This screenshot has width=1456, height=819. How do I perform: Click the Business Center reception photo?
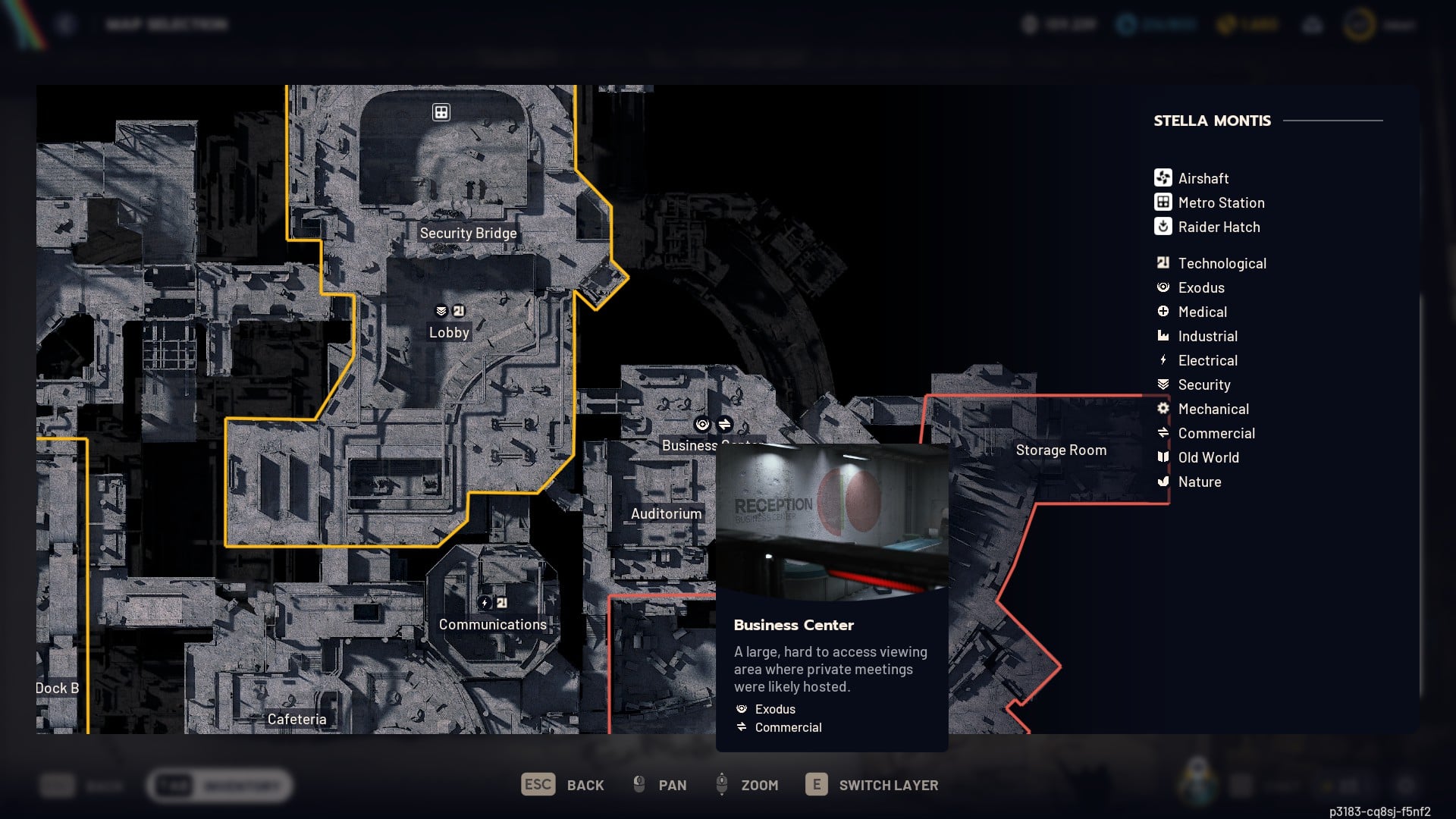click(x=832, y=521)
